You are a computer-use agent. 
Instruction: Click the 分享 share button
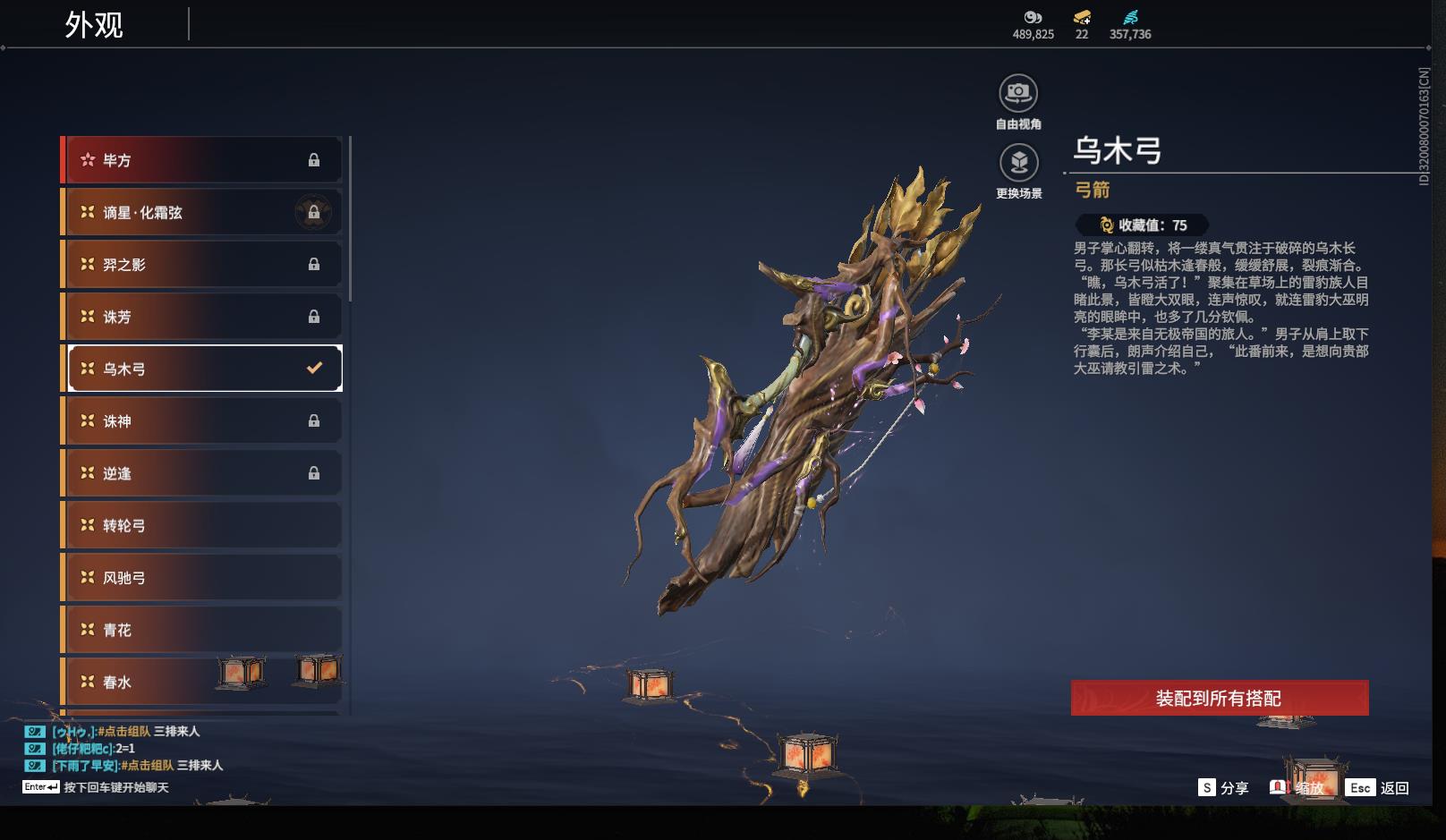1223,788
